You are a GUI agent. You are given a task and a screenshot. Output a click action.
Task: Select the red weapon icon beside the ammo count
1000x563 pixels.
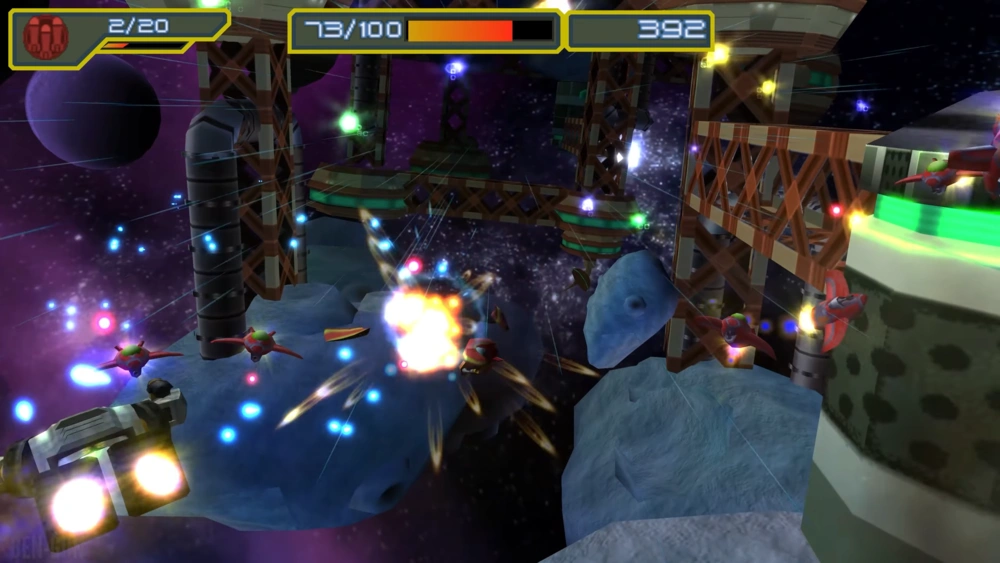click(46, 37)
